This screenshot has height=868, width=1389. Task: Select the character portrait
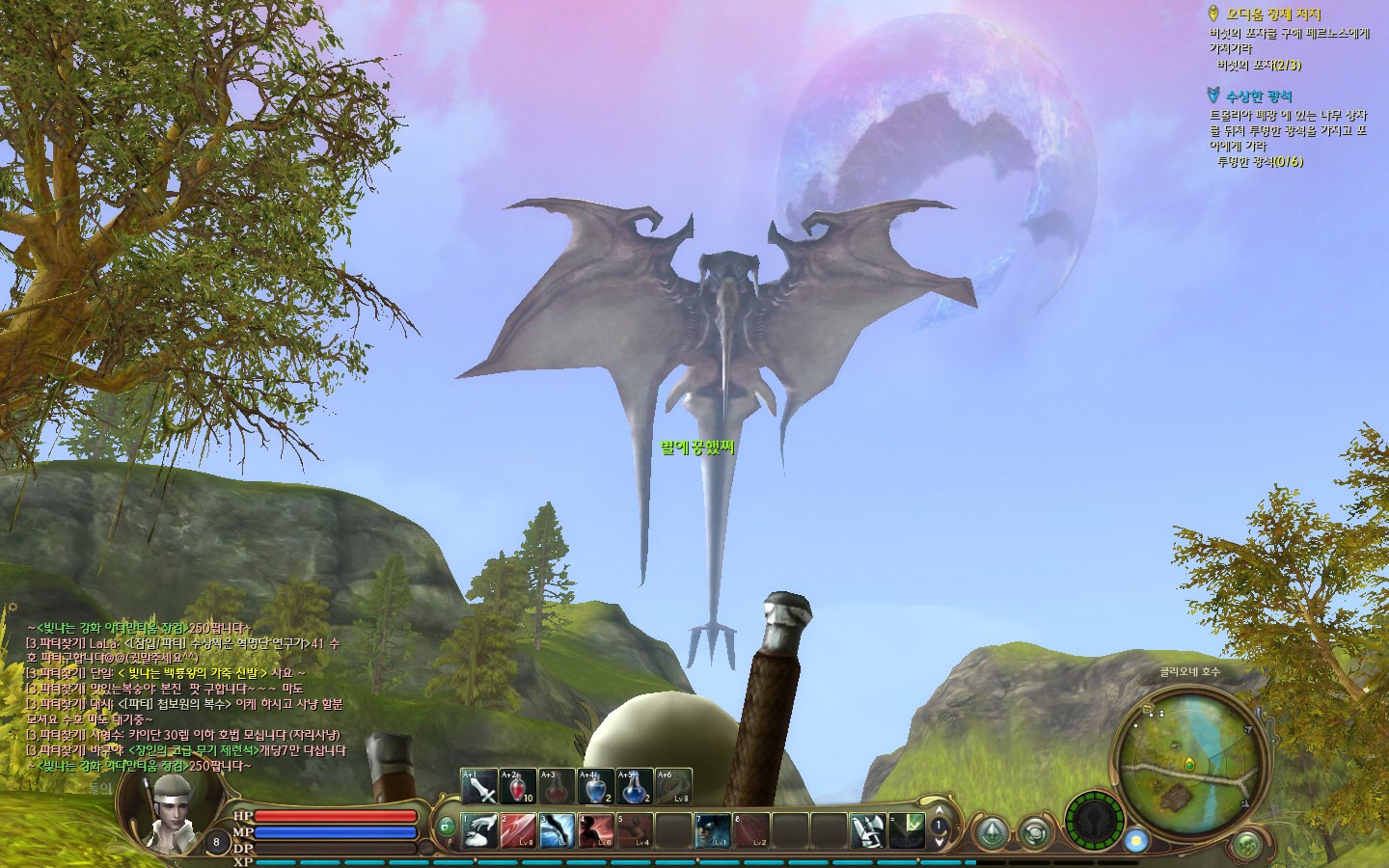pyautogui.click(x=174, y=811)
